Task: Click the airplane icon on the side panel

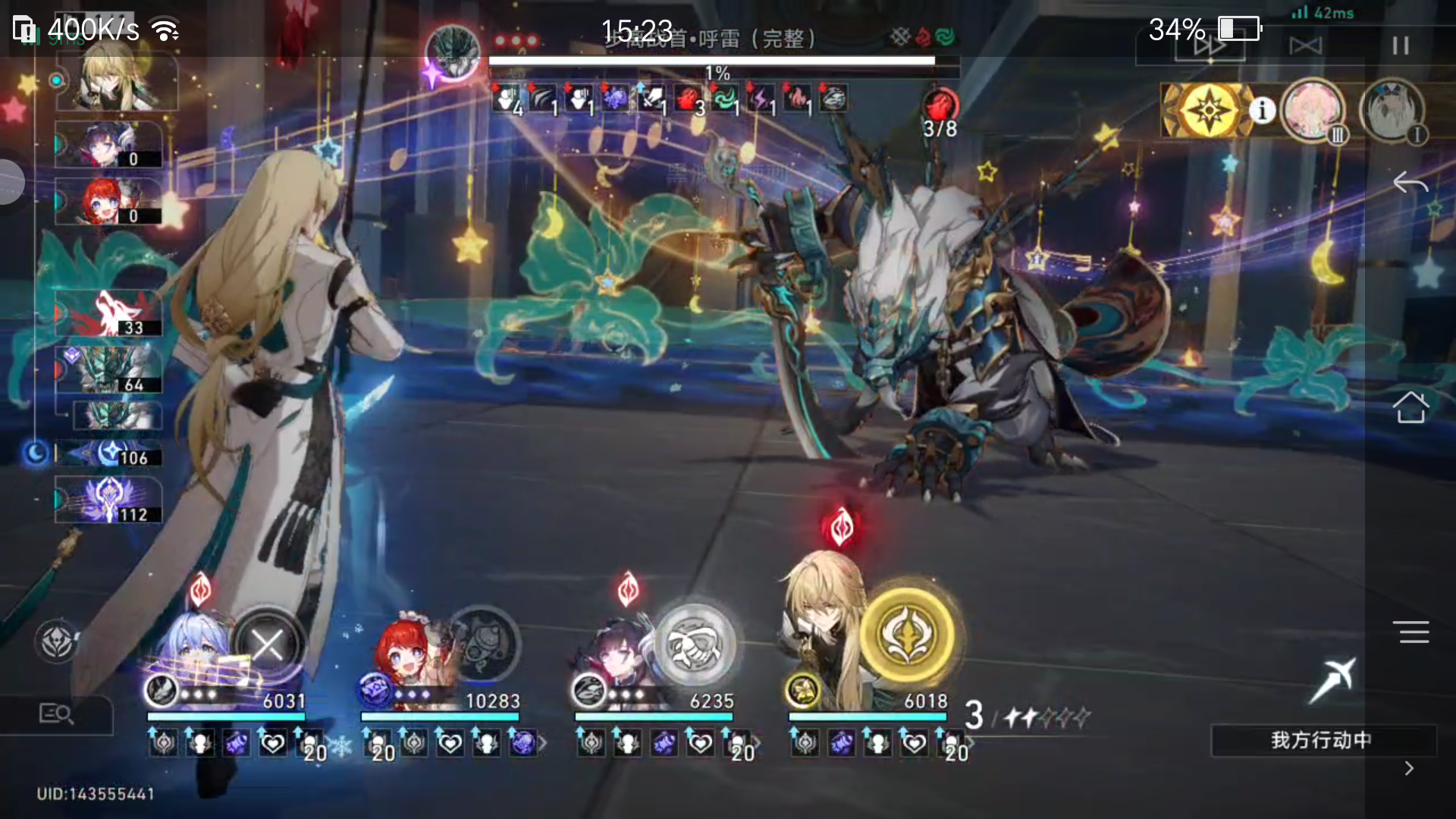Action: click(x=1334, y=679)
